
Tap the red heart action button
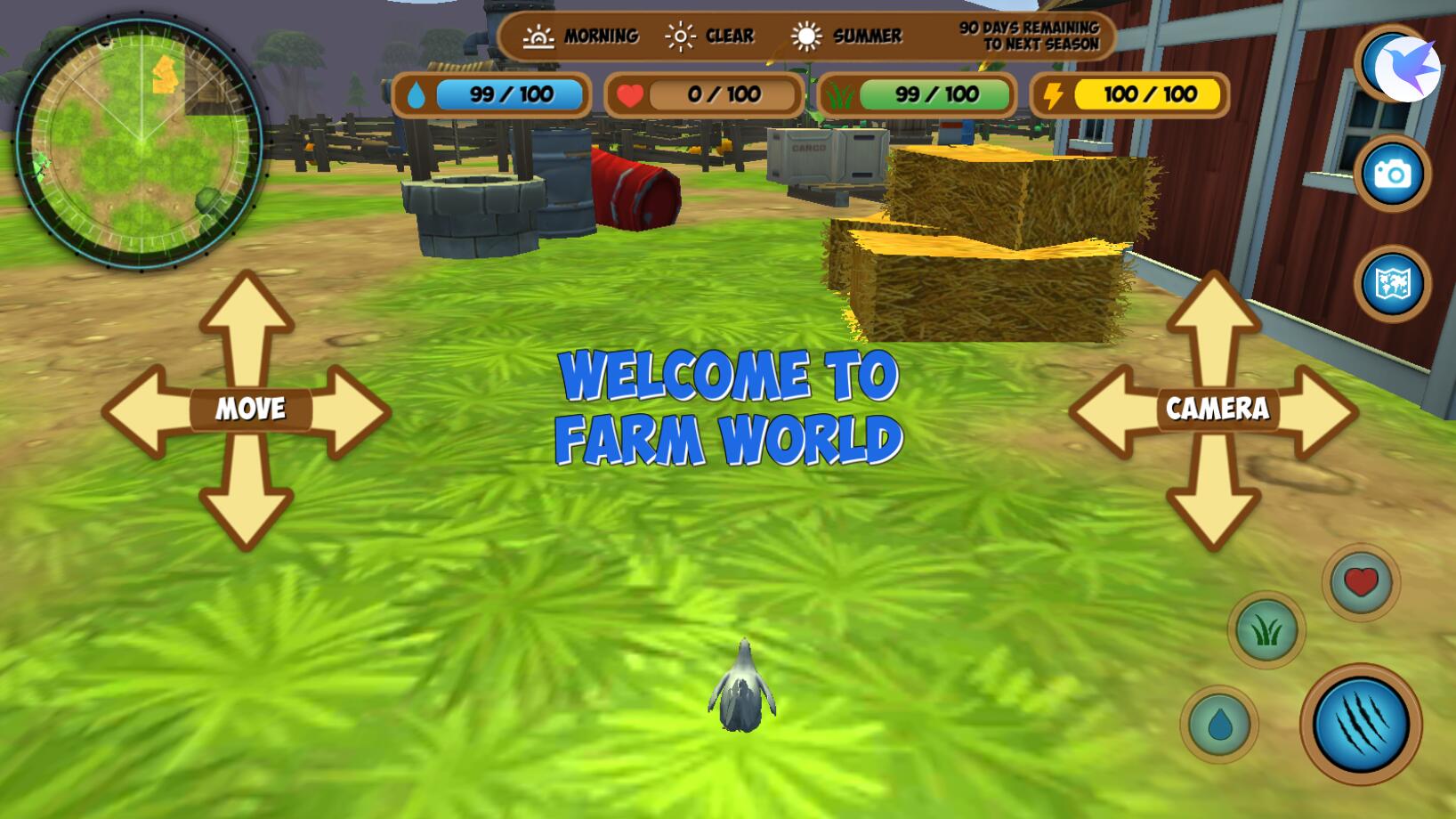point(1361,583)
